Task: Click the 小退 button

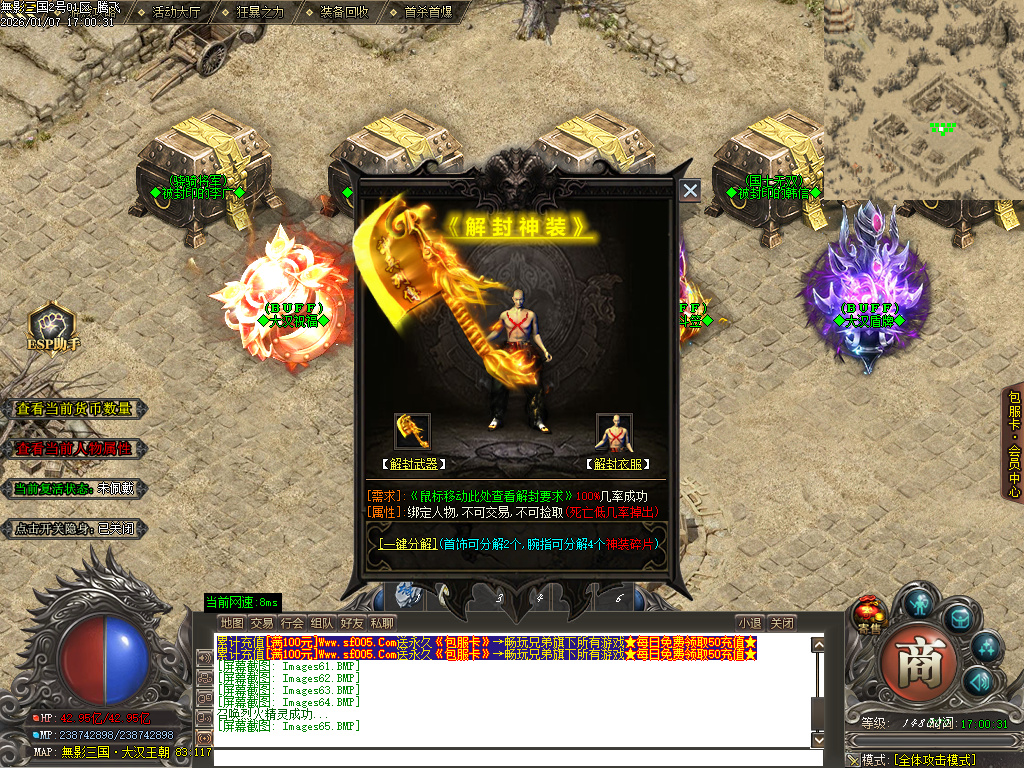Action: tap(750, 623)
